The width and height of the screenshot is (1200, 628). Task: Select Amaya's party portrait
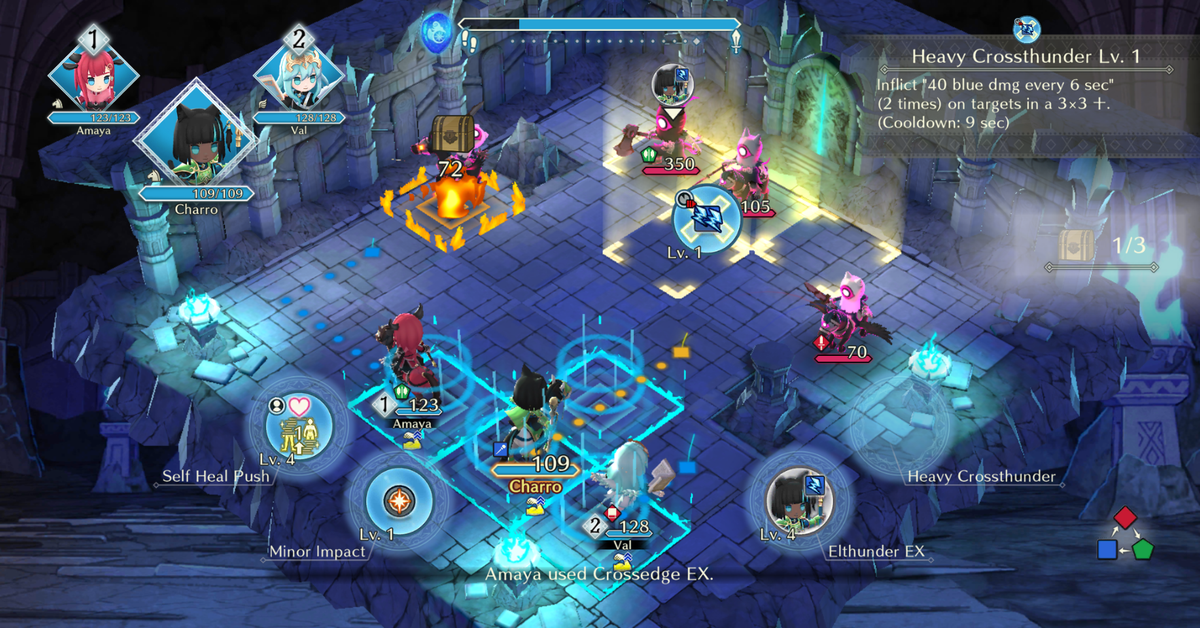point(93,75)
